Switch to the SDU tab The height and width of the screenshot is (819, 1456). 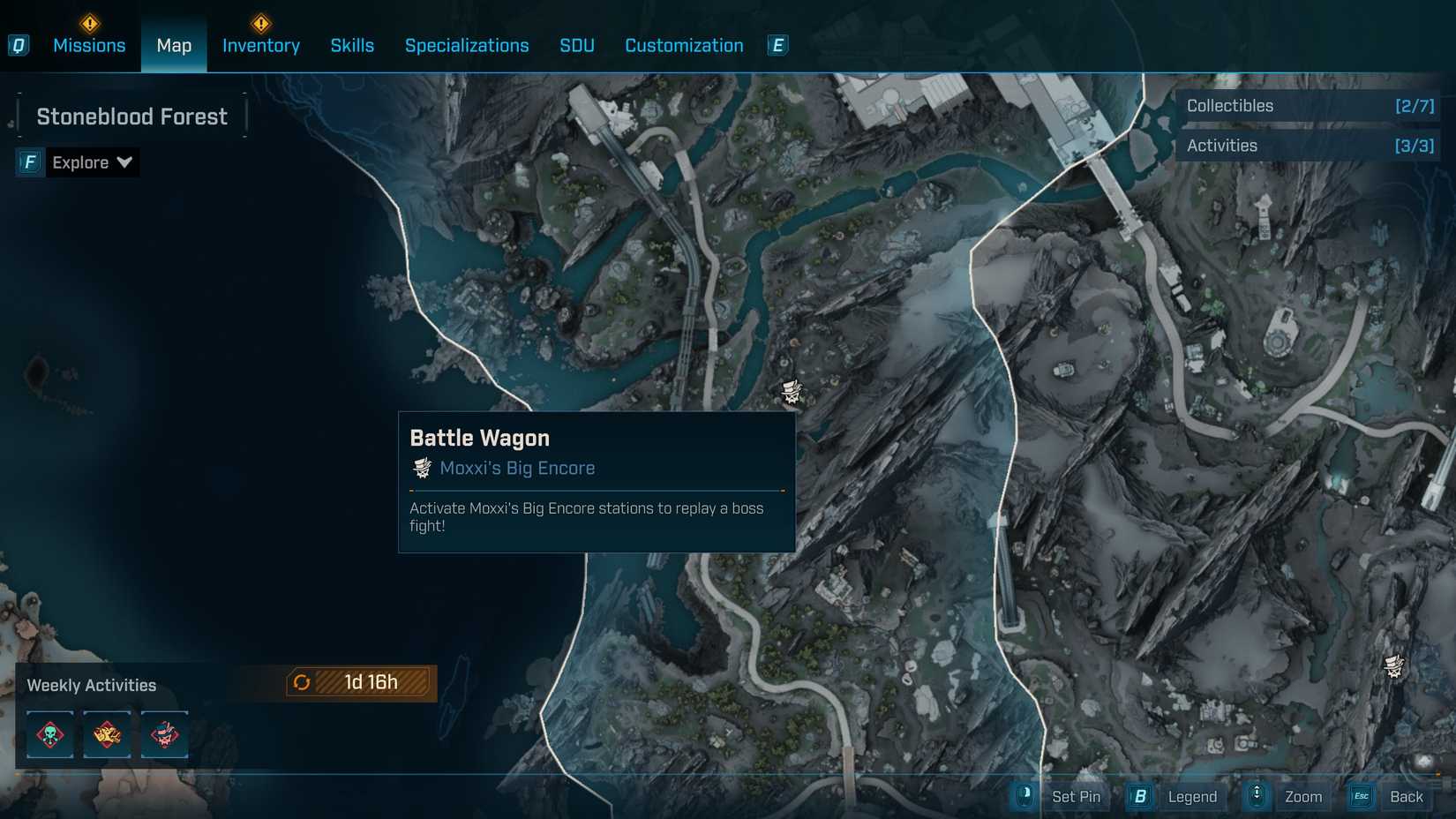577,45
